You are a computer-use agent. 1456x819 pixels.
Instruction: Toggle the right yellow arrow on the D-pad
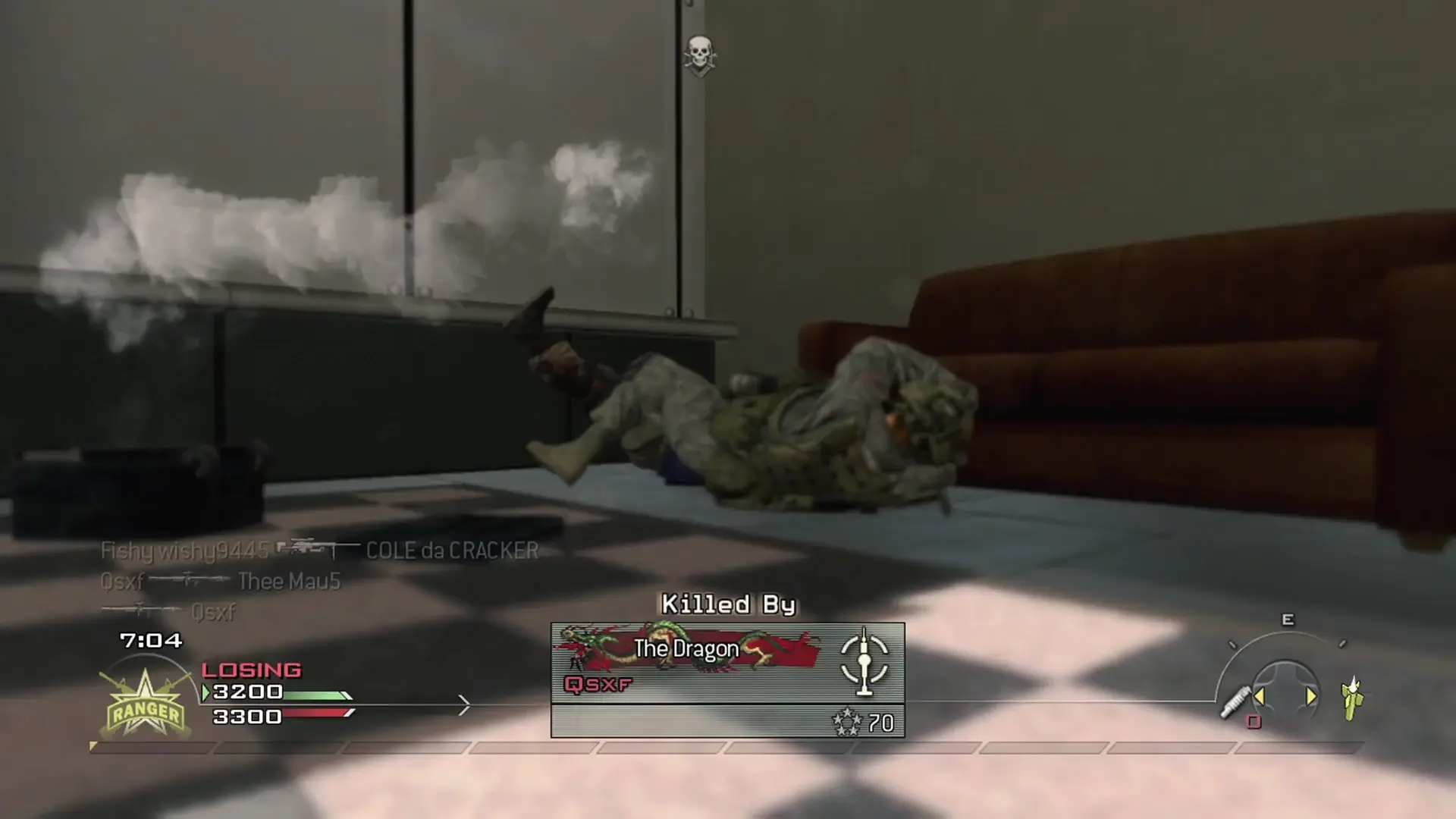(1312, 696)
